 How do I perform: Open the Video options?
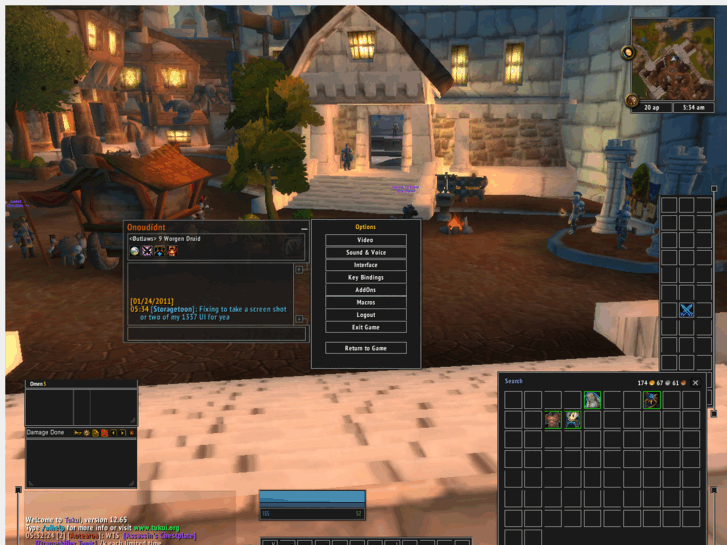pos(366,240)
